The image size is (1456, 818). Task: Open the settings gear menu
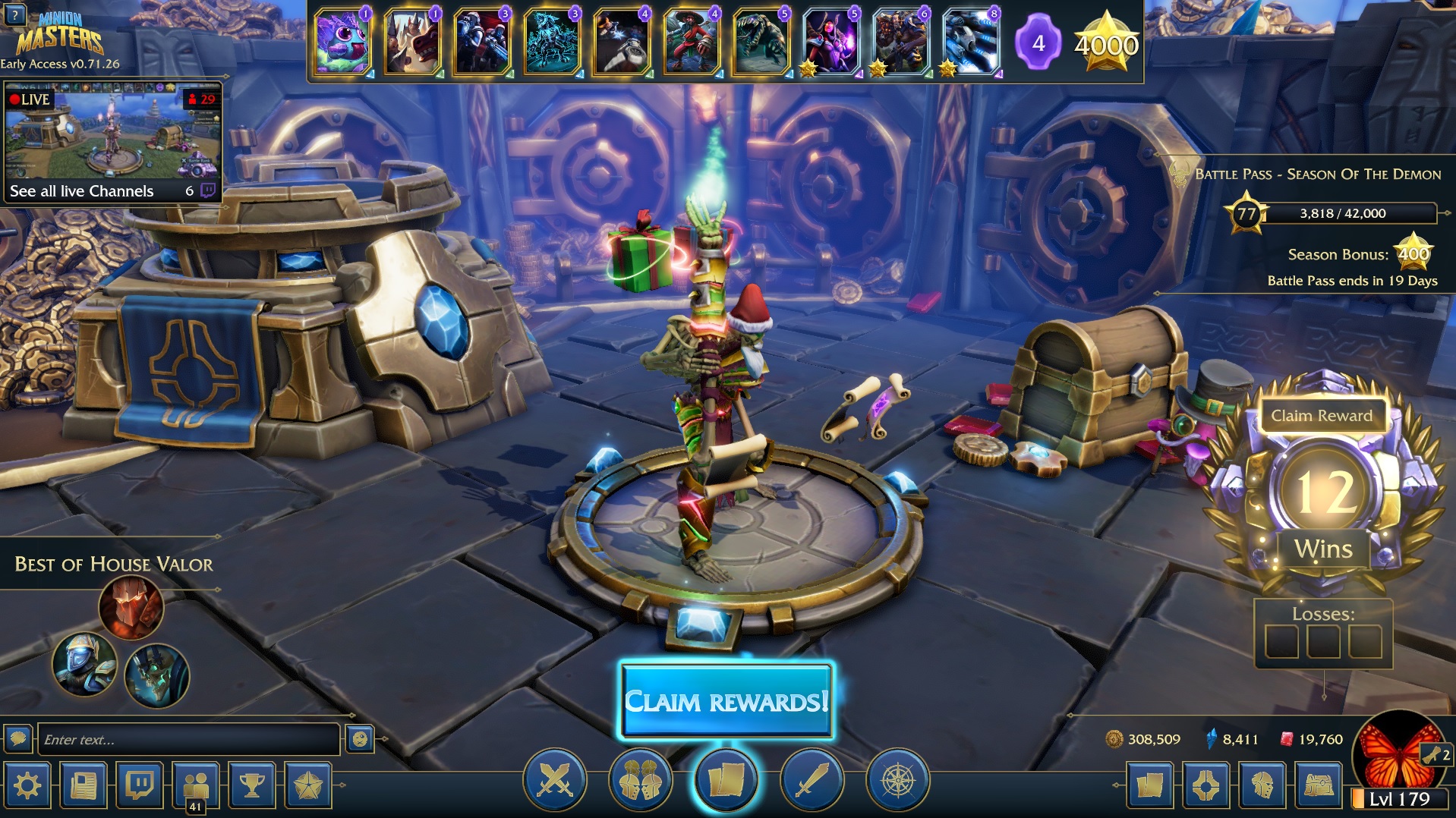pos(28,785)
